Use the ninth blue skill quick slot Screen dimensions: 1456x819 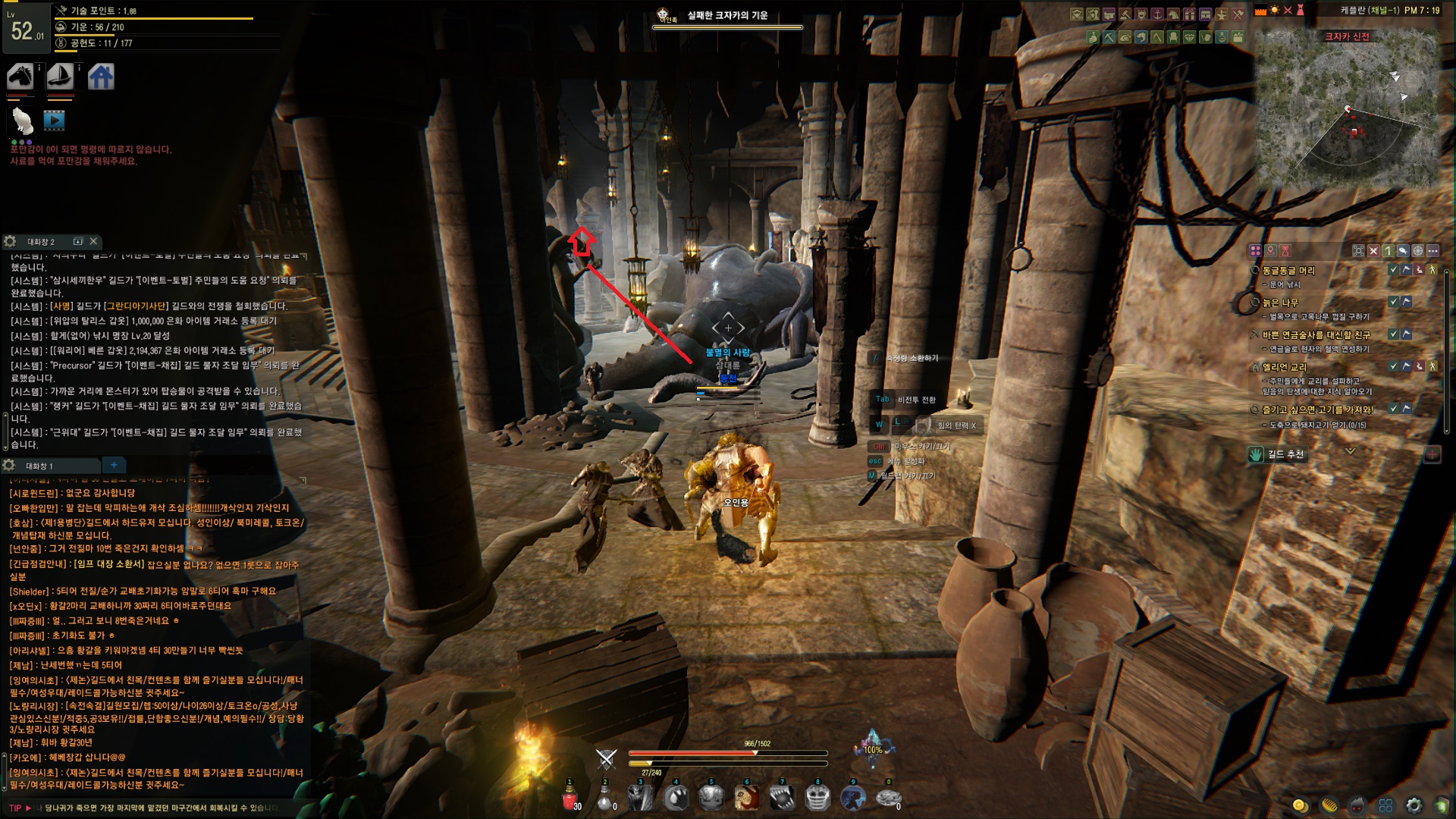(x=853, y=798)
